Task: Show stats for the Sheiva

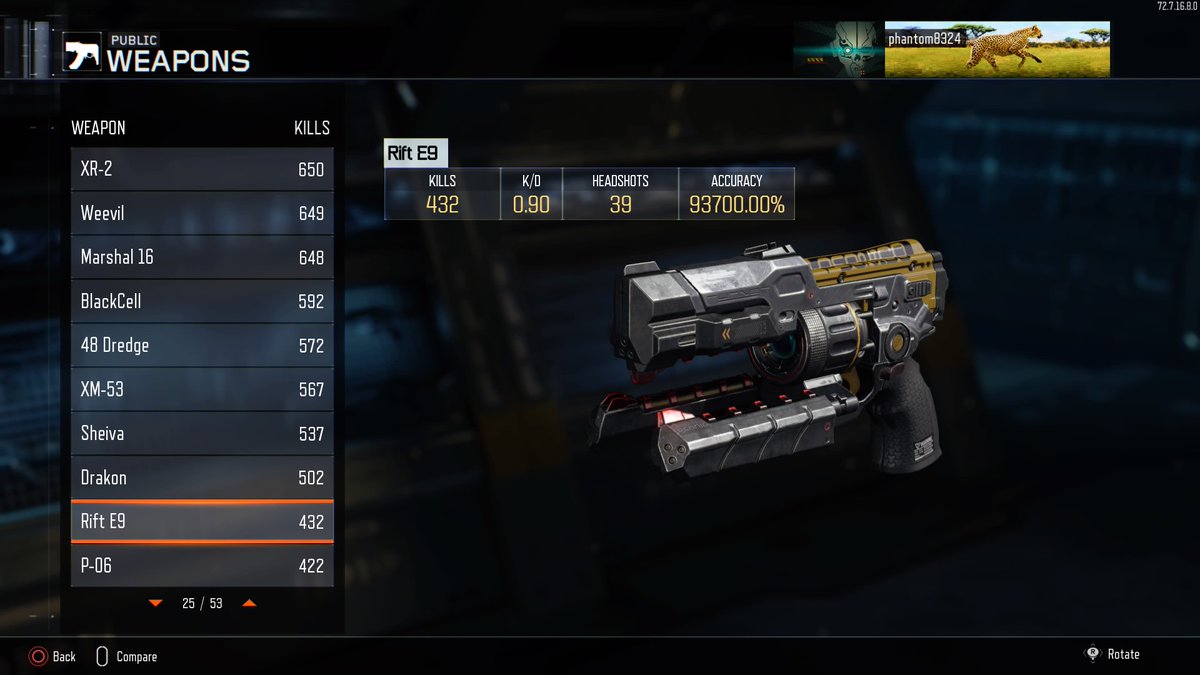Action: click(x=202, y=434)
